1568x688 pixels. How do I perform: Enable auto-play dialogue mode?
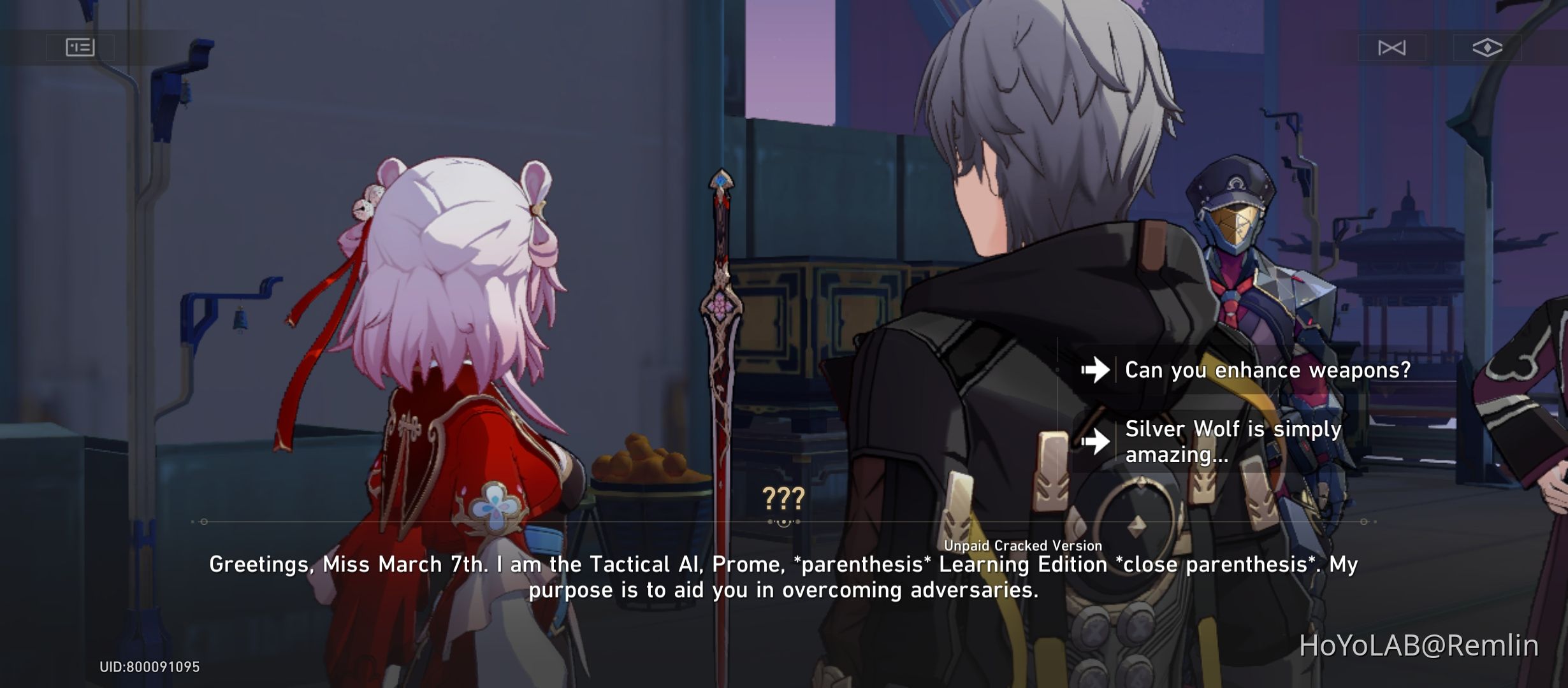pyautogui.click(x=1393, y=47)
